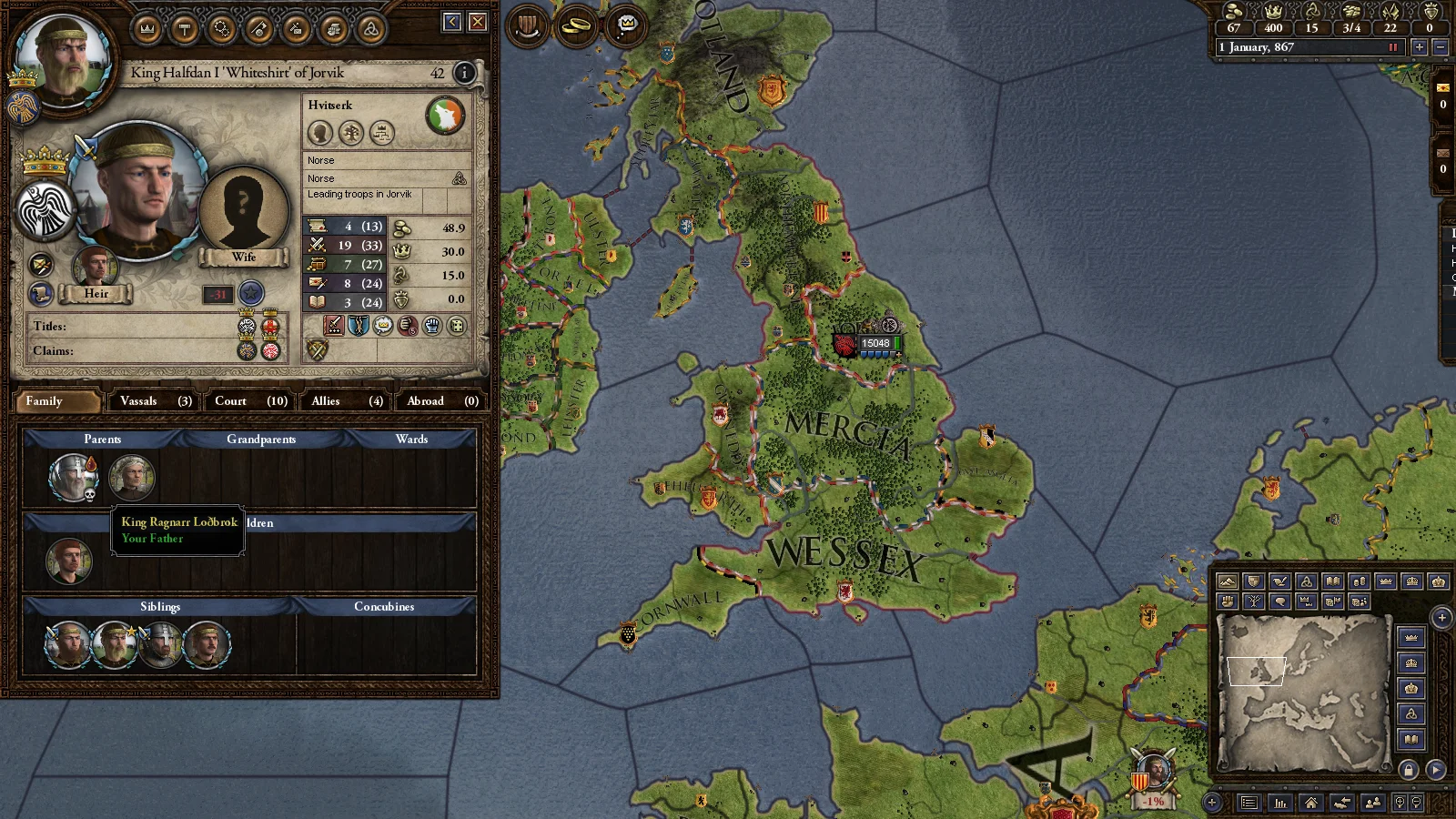The width and height of the screenshot is (1456, 819).
Task: Open the Heir portrait
Action: tap(96, 267)
